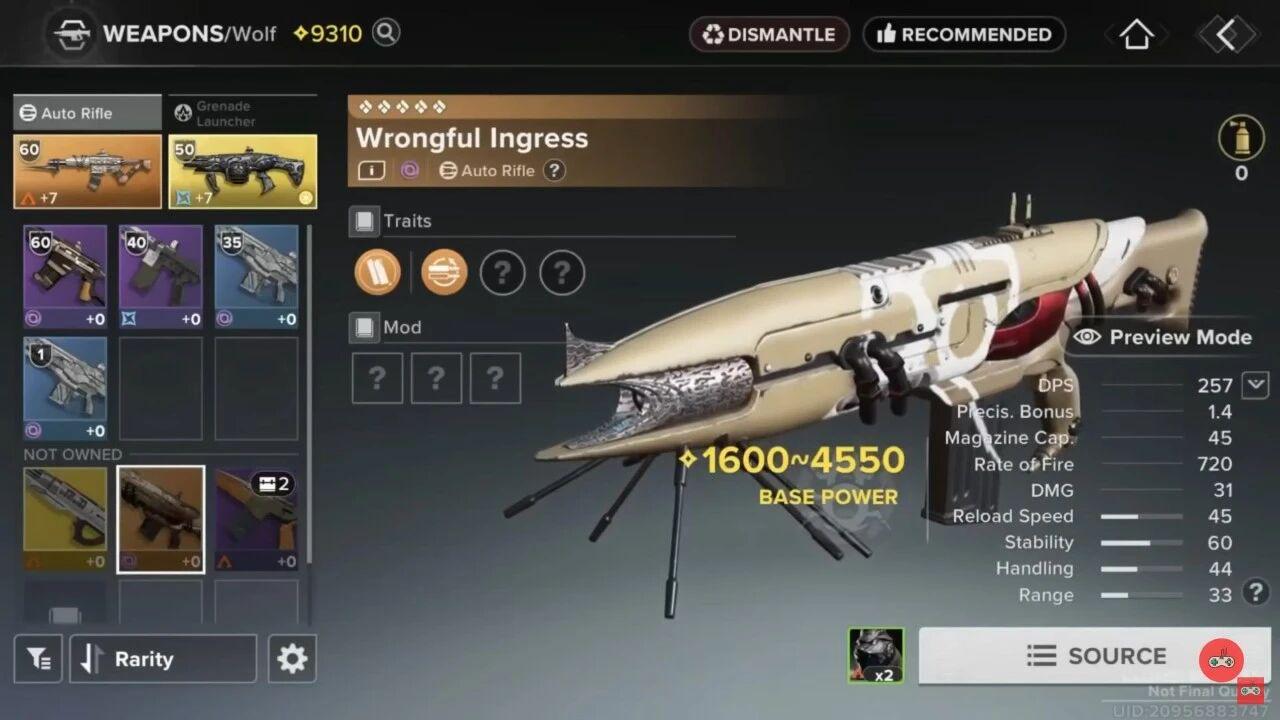Switch to the Grenade Launcher tab
The image size is (1280, 720).
[242, 113]
